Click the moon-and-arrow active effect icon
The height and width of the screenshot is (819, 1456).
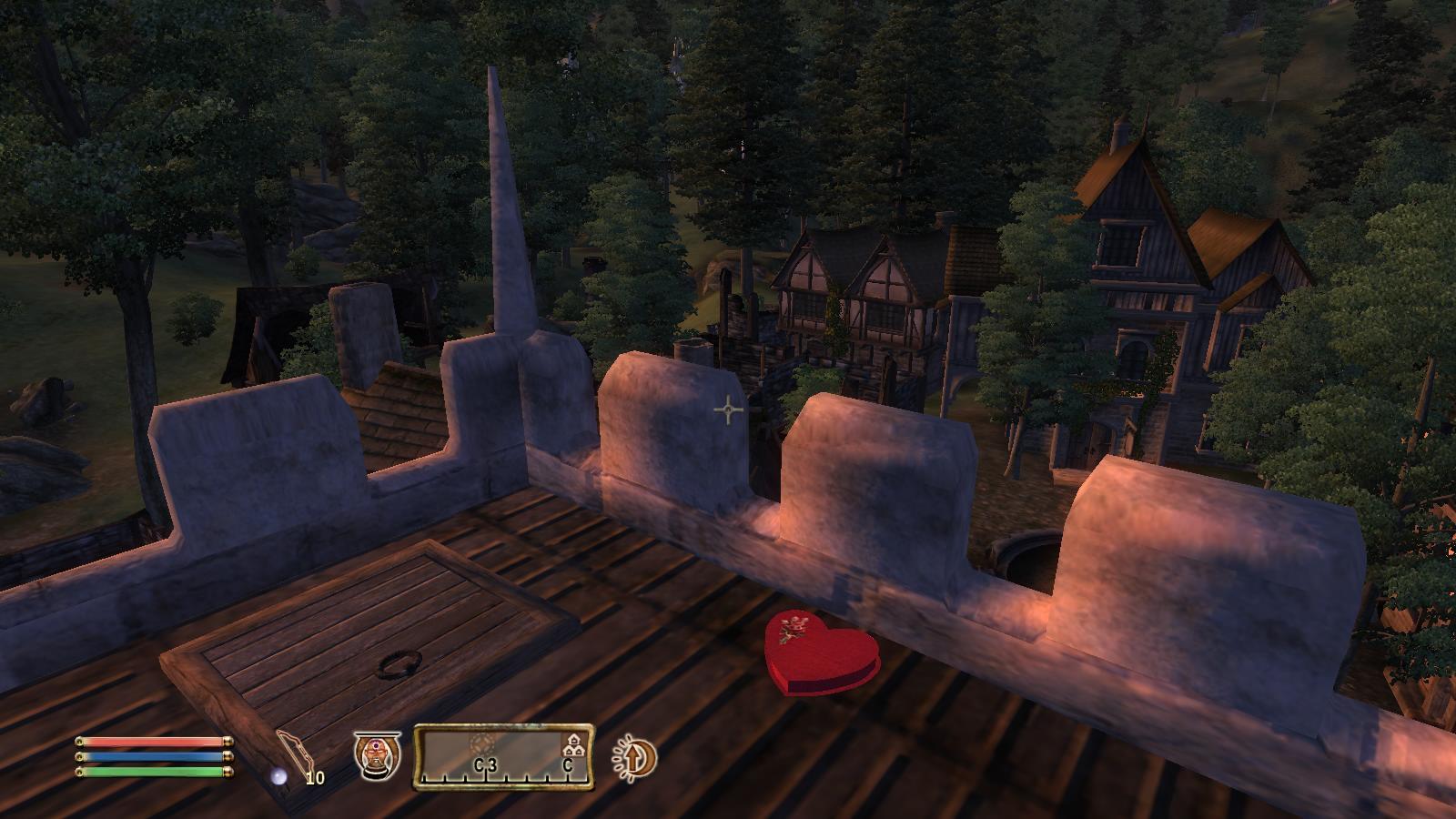(634, 757)
